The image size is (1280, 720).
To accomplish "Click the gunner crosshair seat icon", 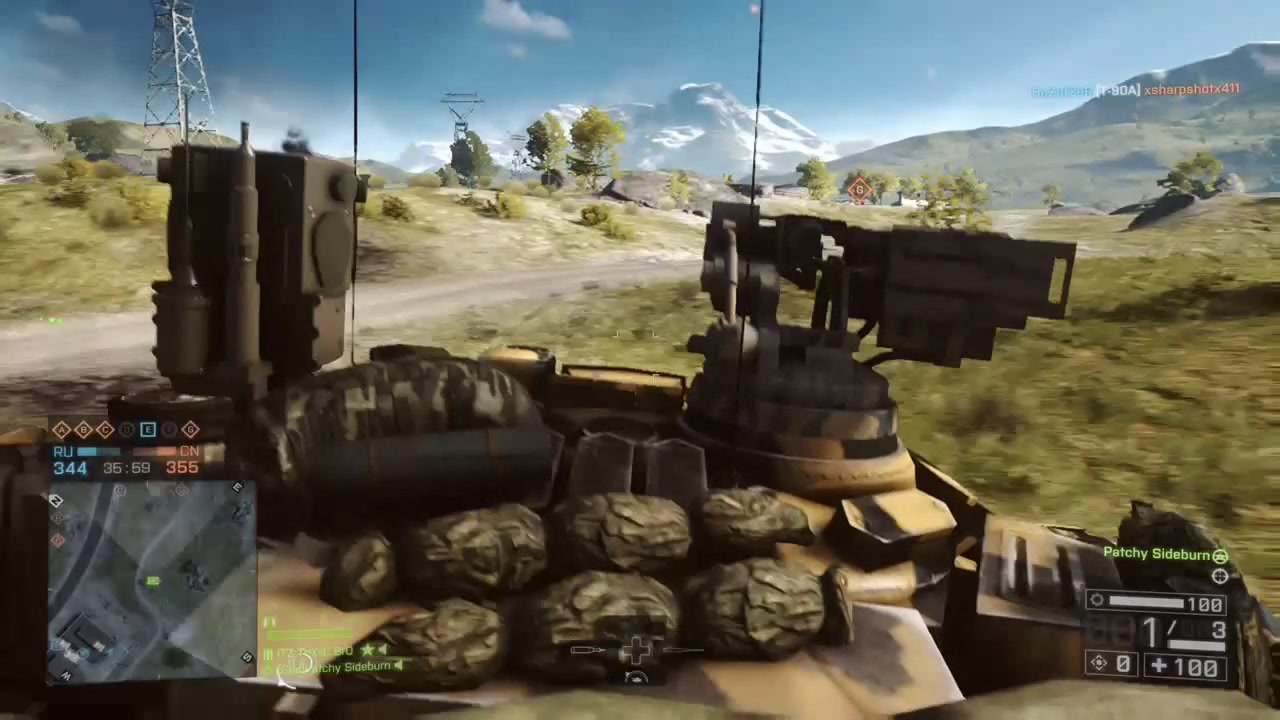I will 1220,577.
